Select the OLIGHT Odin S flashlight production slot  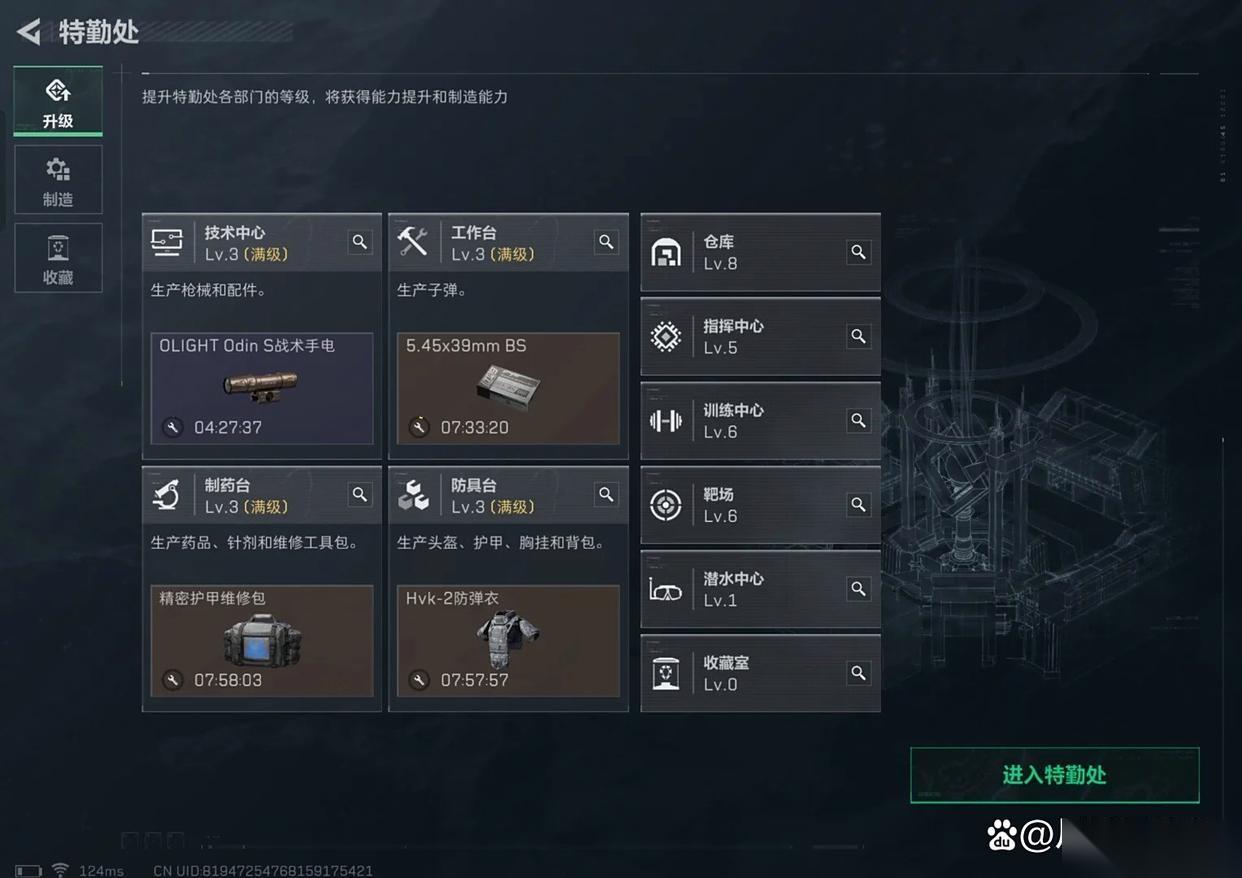(262, 388)
